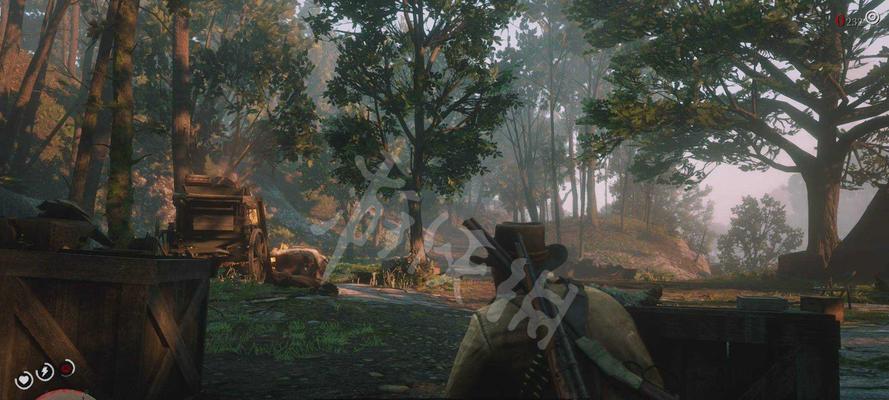Click the red Dead Eye core icon
Viewport: 889px width, 400px height.
point(66,367)
